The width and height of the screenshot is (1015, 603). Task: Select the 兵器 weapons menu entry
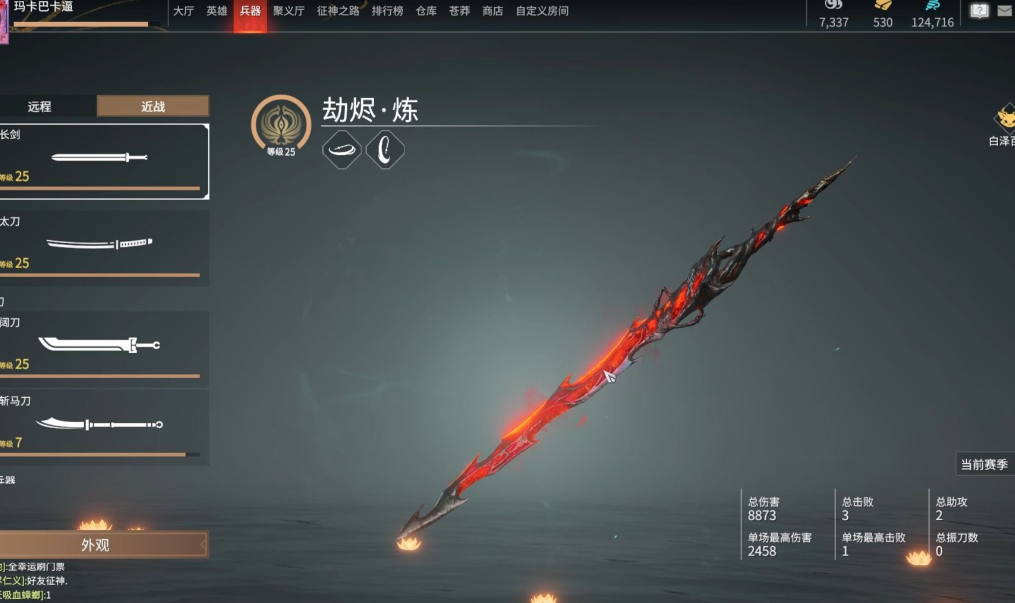(x=250, y=11)
